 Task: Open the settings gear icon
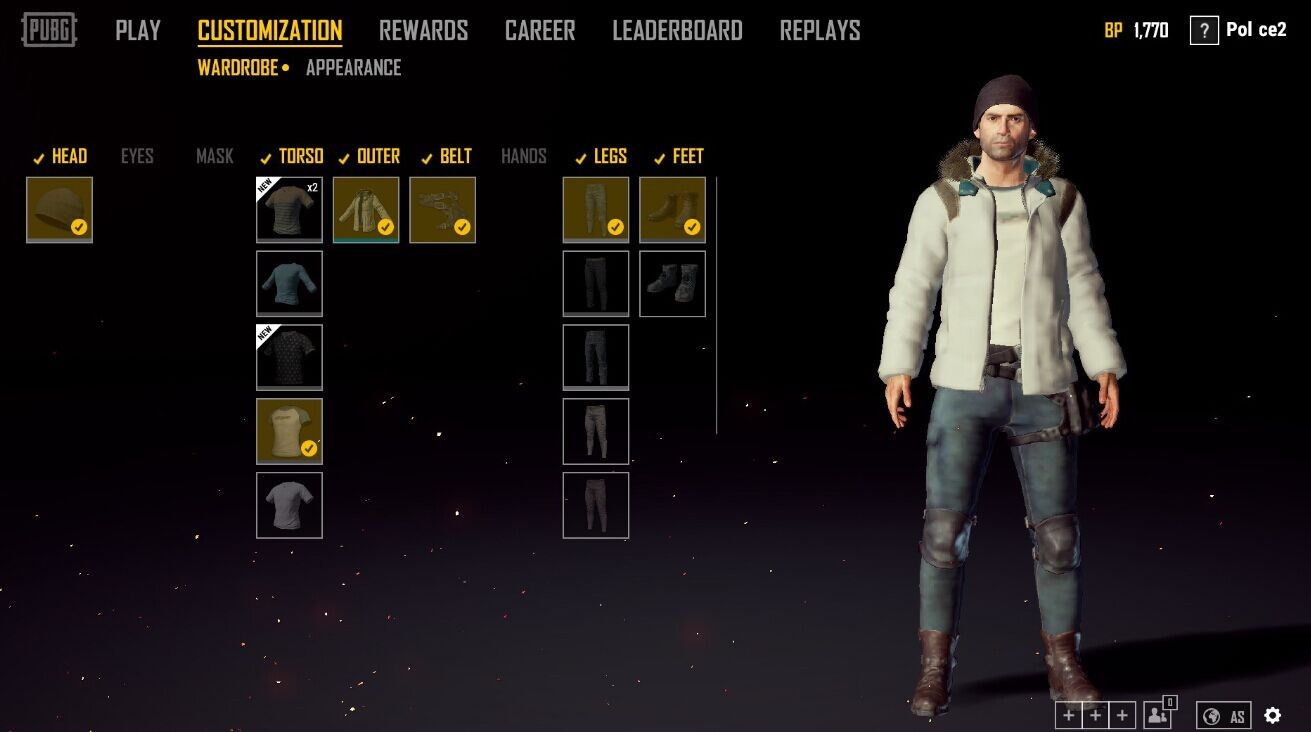[x=1272, y=715]
